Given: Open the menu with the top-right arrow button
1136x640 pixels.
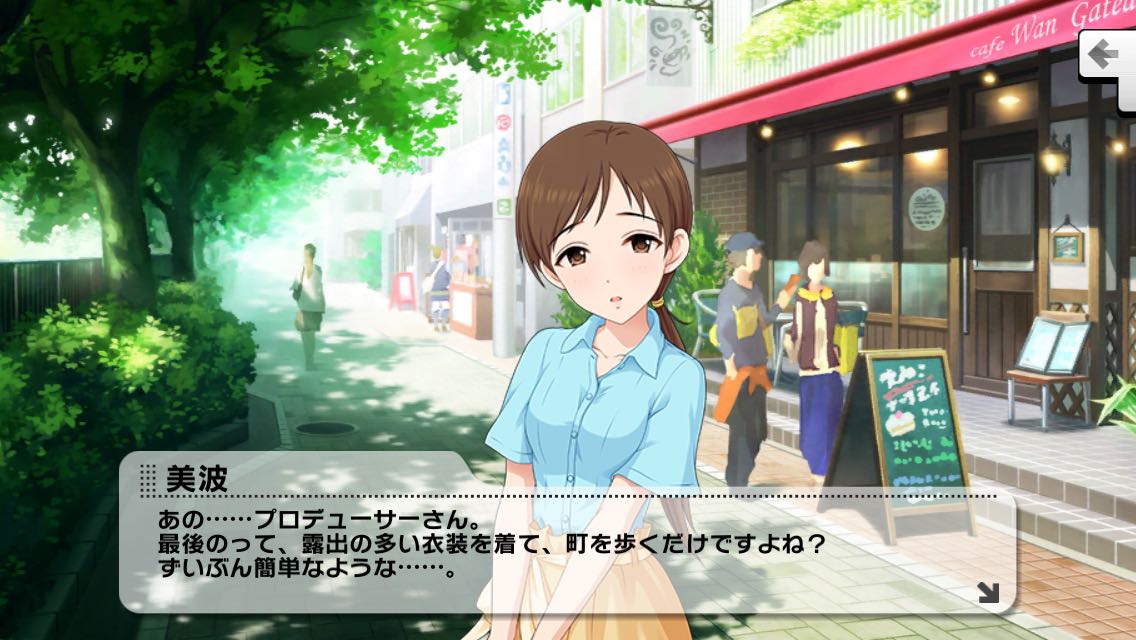Looking at the screenshot, I should 1106,54.
